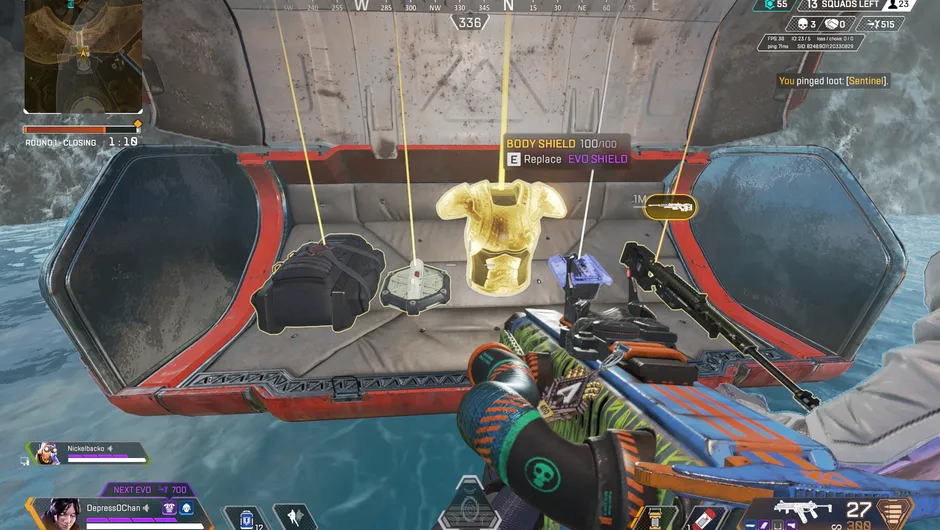The width and height of the screenshot is (940, 530).
Task: Click the orange ammo type badge
Action: pos(893,512)
